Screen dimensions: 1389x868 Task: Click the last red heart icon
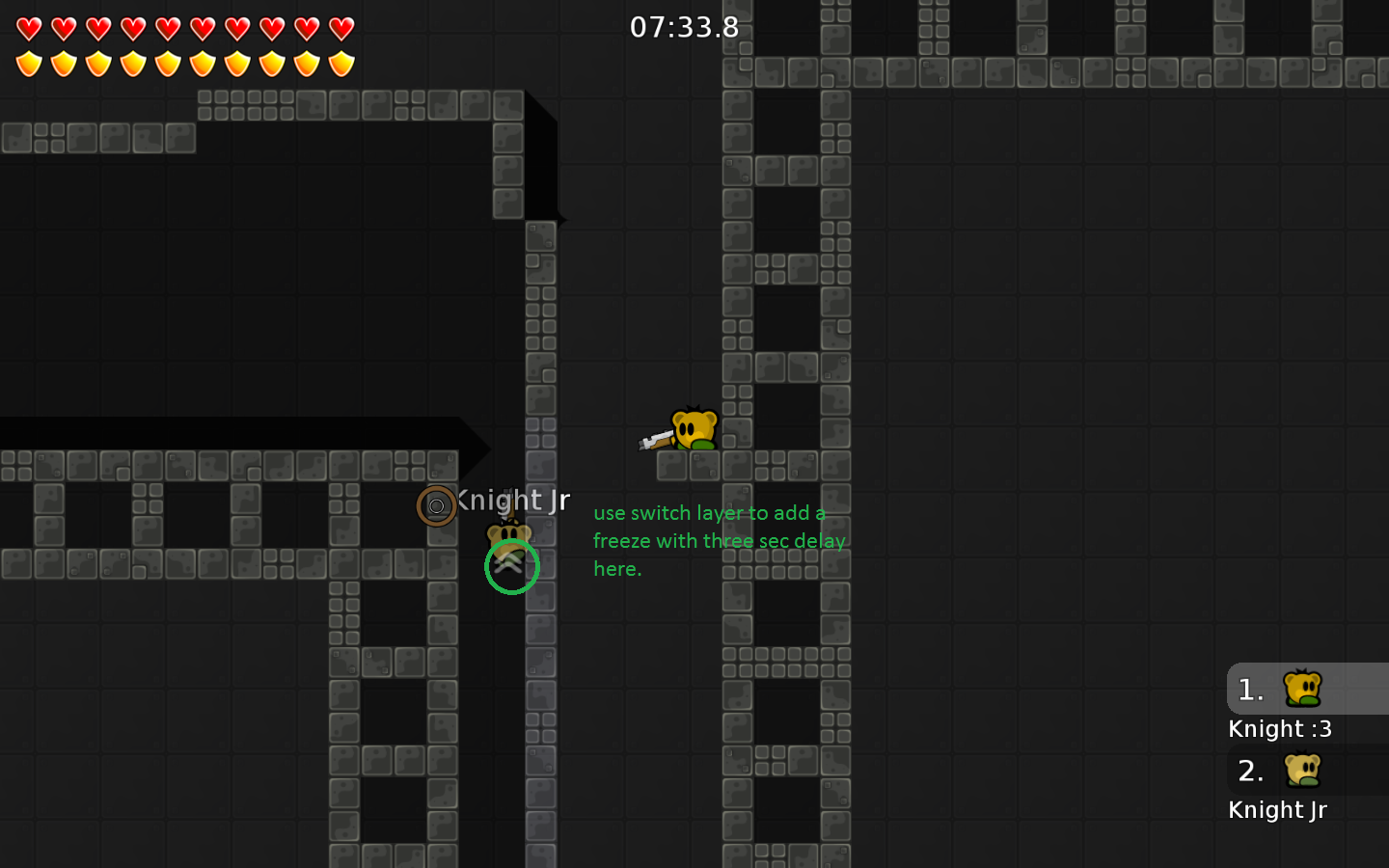342,29
